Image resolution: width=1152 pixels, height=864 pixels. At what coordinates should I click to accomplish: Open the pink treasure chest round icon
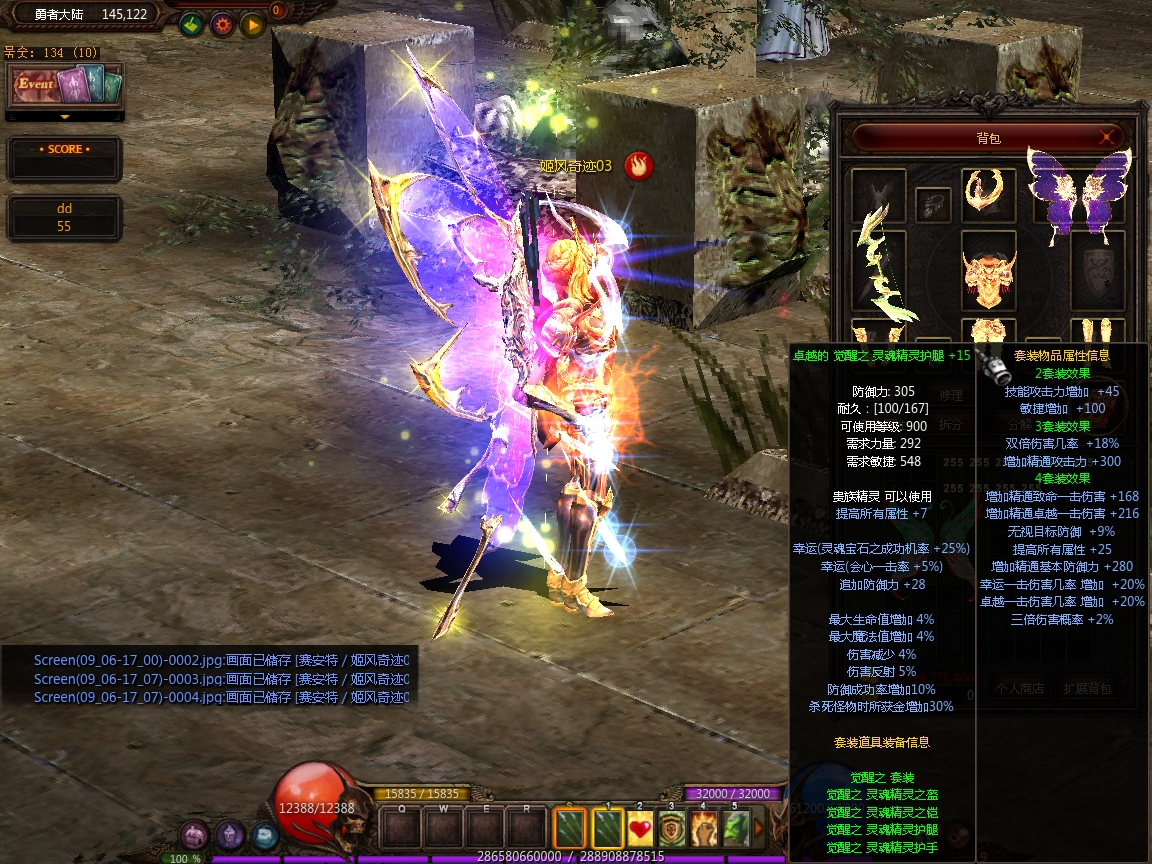[195, 835]
